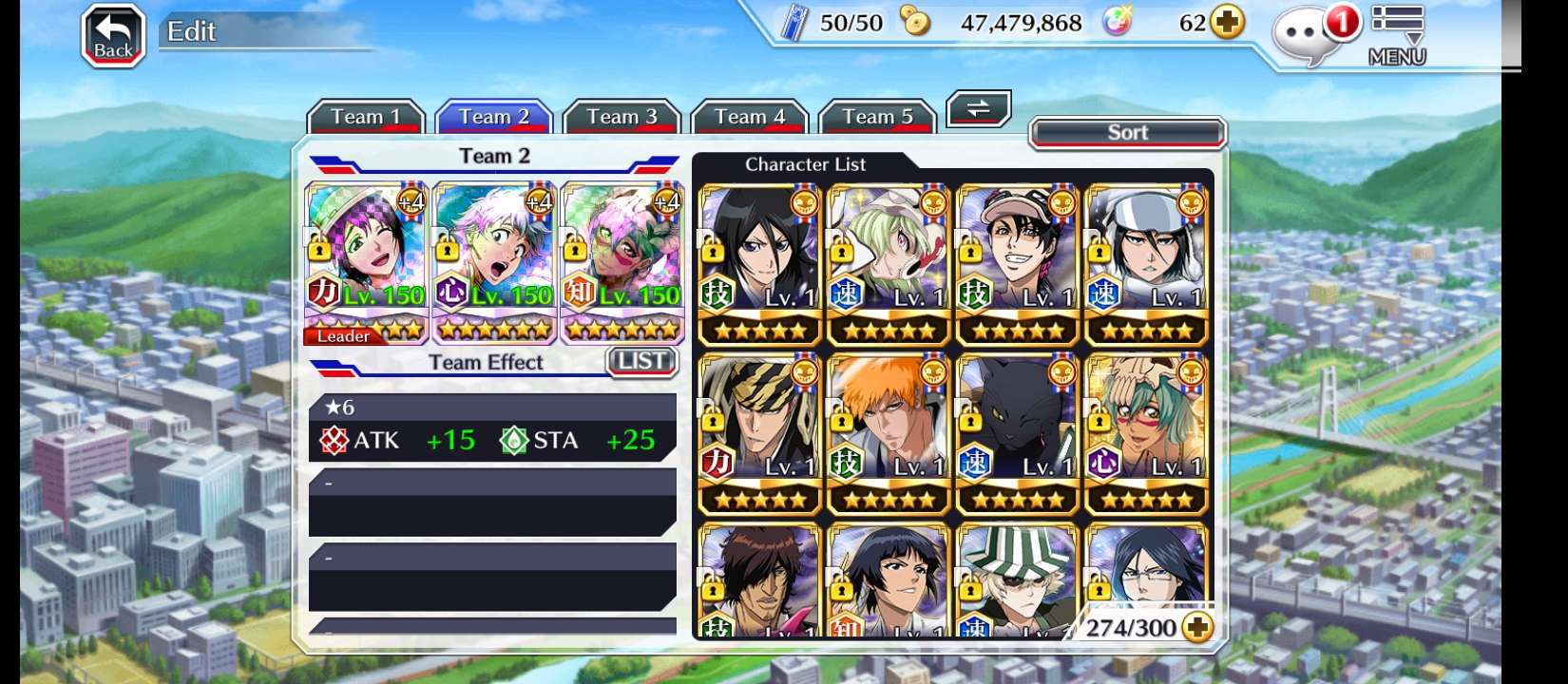Viewport: 1568px width, 684px height.
Task: Select the white-haired Lv. 150 team member
Action: pyautogui.click(x=494, y=263)
